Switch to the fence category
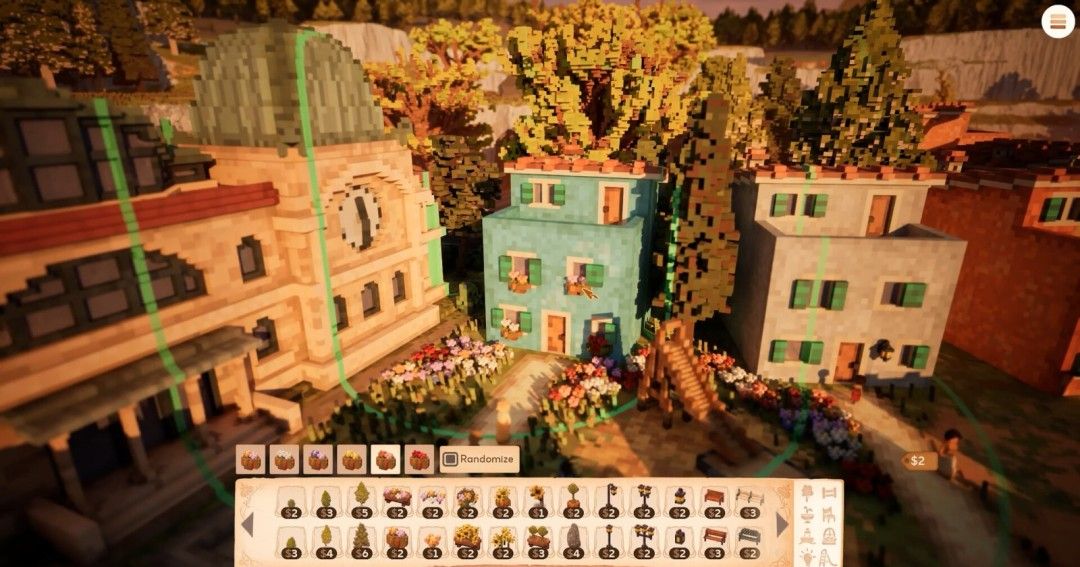Screen dimensions: 1080x567 click(x=829, y=493)
